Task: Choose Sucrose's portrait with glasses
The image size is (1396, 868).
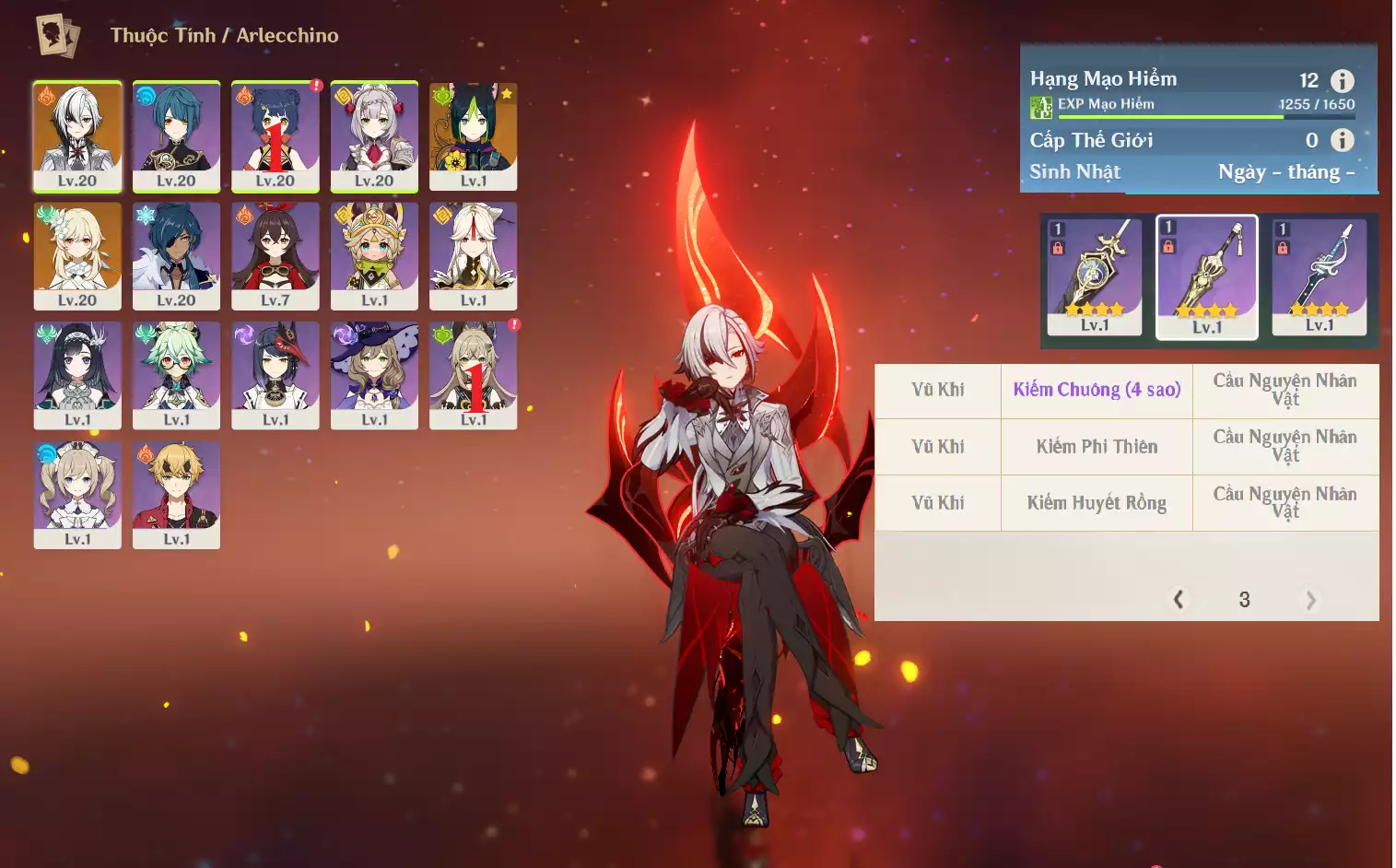Action: [x=176, y=375]
